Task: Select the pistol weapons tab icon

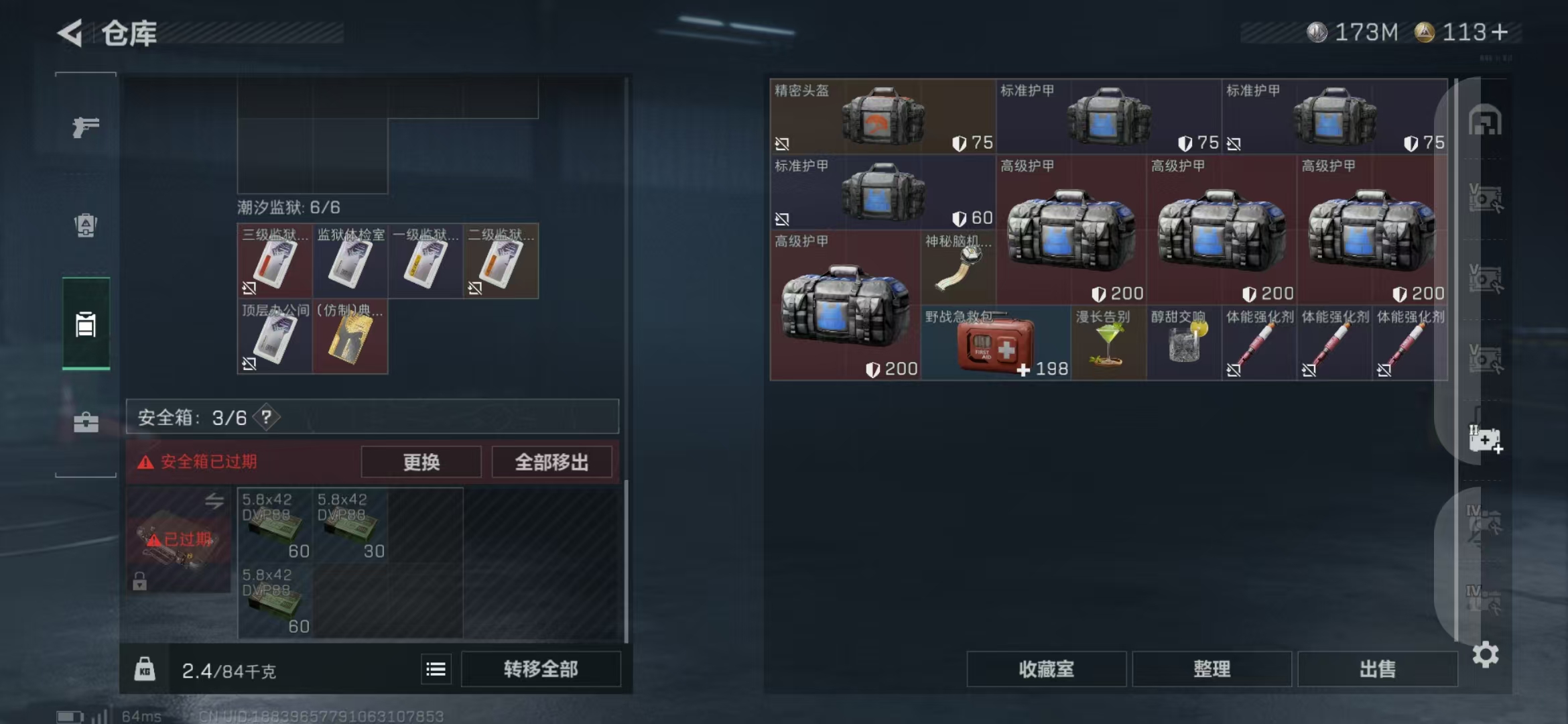Action: (84, 126)
